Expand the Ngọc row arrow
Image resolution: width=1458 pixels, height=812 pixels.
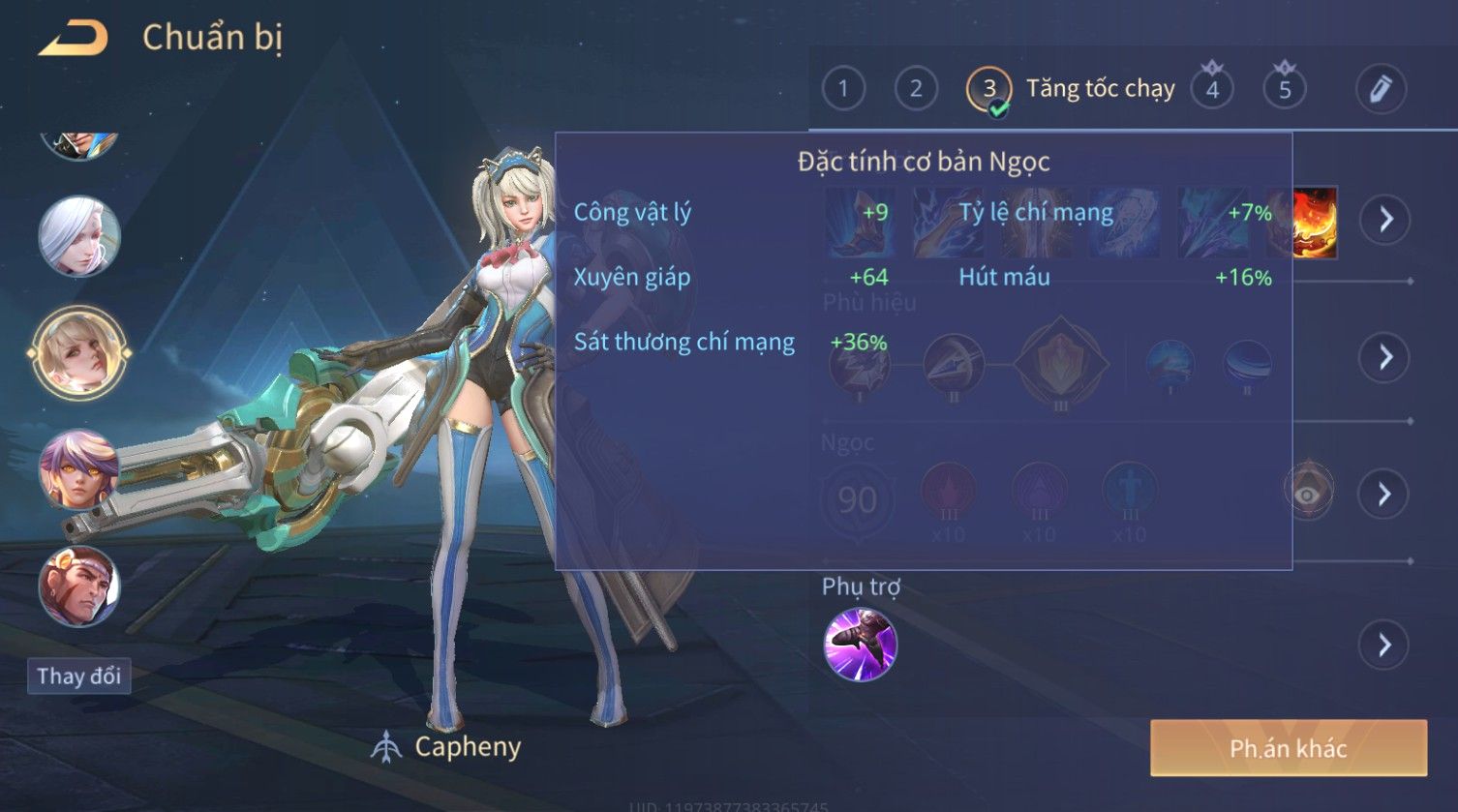click(x=1385, y=494)
